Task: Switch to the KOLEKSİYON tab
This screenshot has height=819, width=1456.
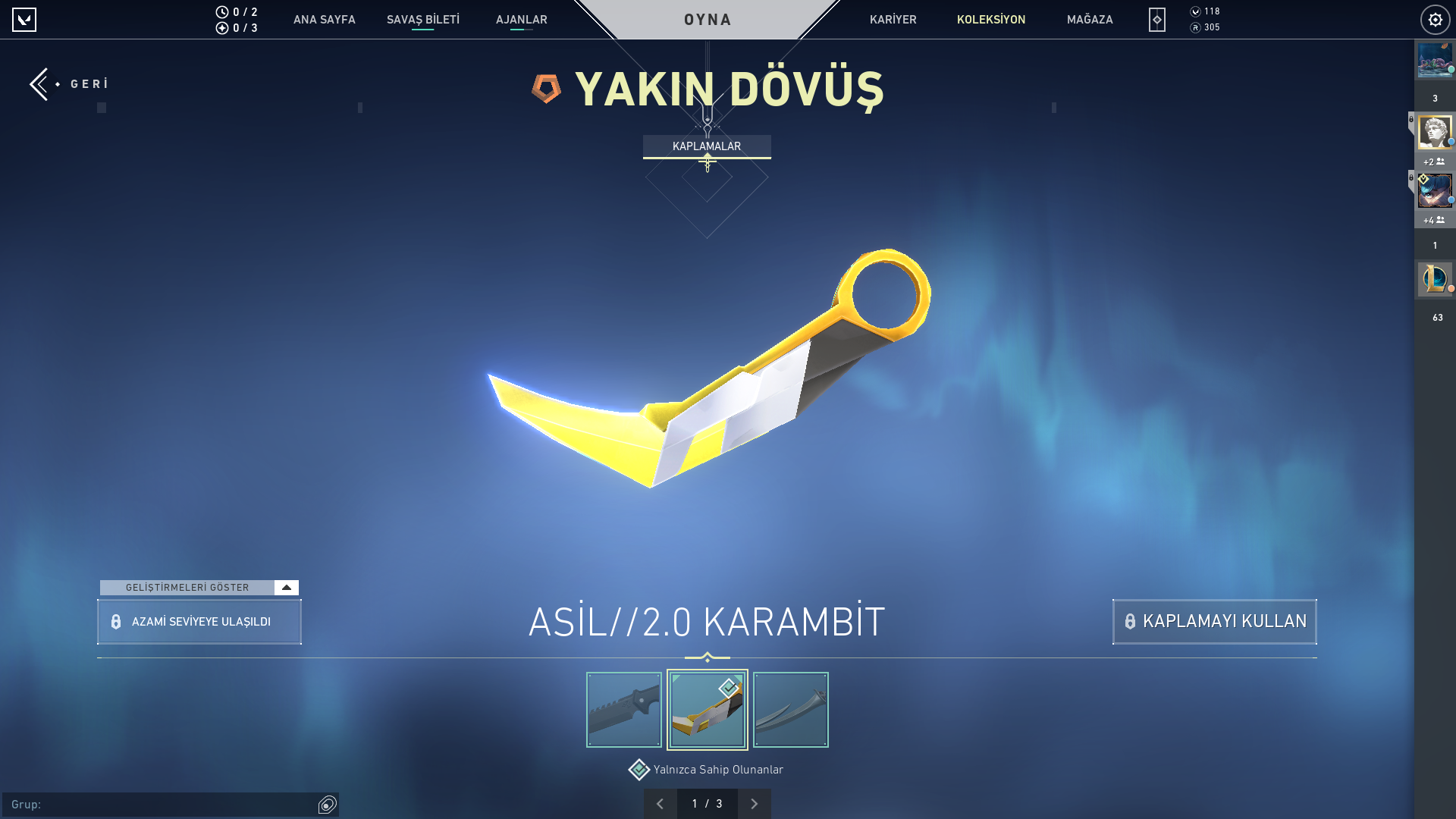Action: click(x=991, y=20)
